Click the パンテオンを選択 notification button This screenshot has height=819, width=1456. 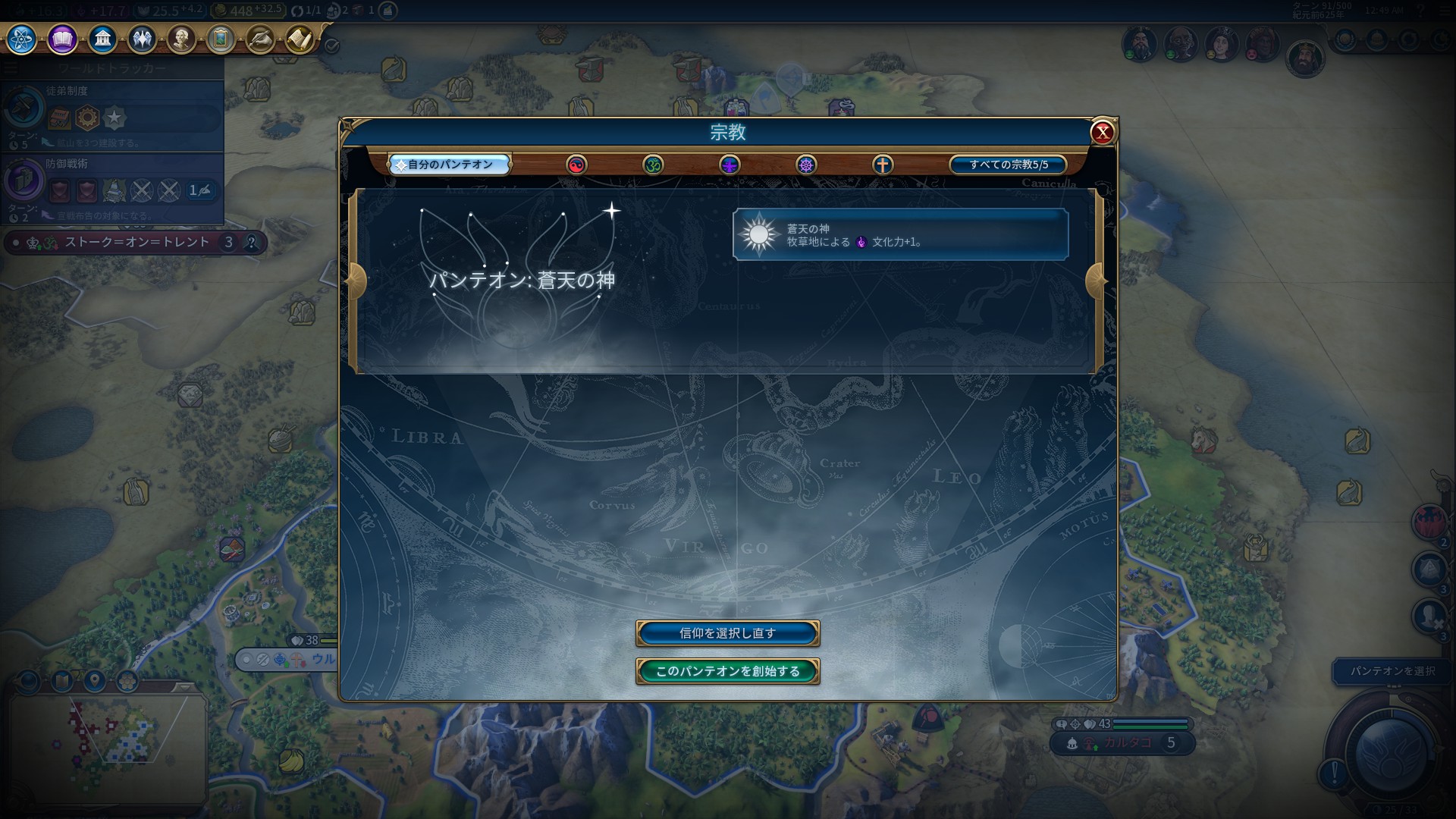coord(1392,671)
